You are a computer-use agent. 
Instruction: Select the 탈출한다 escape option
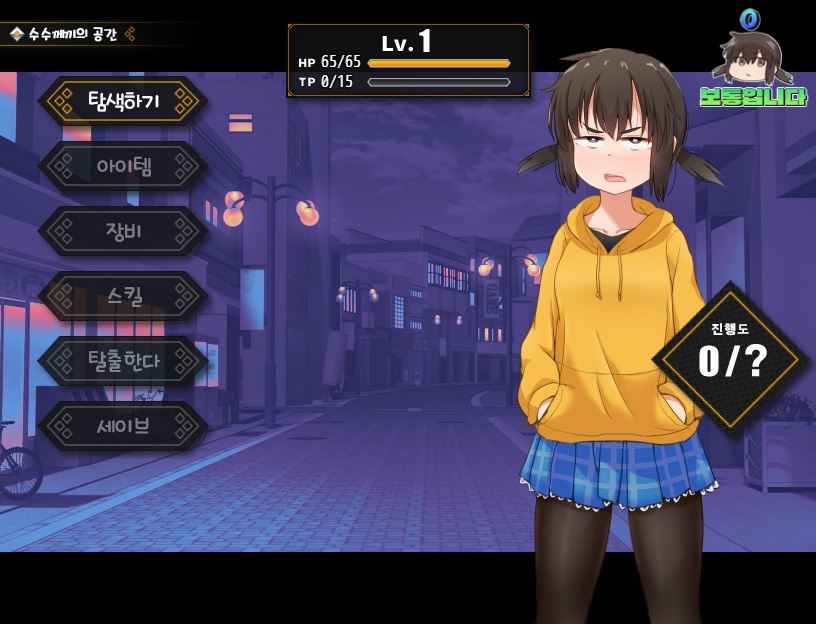click(123, 361)
